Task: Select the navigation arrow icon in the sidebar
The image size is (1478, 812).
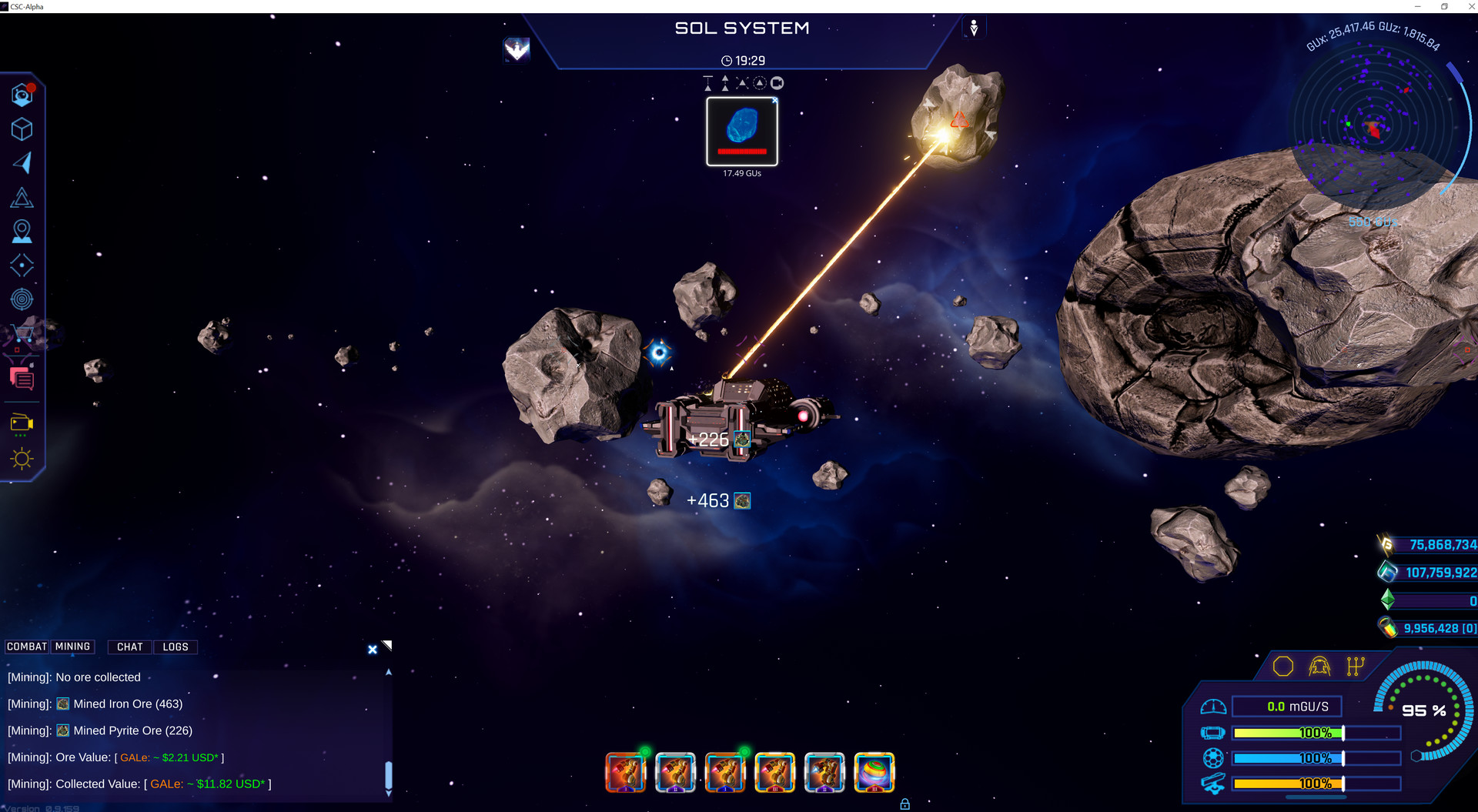Action: click(22, 162)
